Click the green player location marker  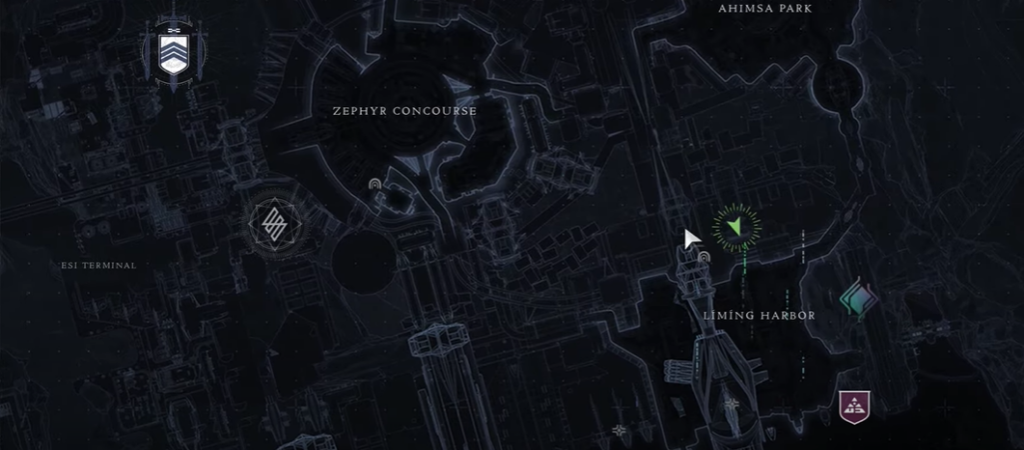737,227
